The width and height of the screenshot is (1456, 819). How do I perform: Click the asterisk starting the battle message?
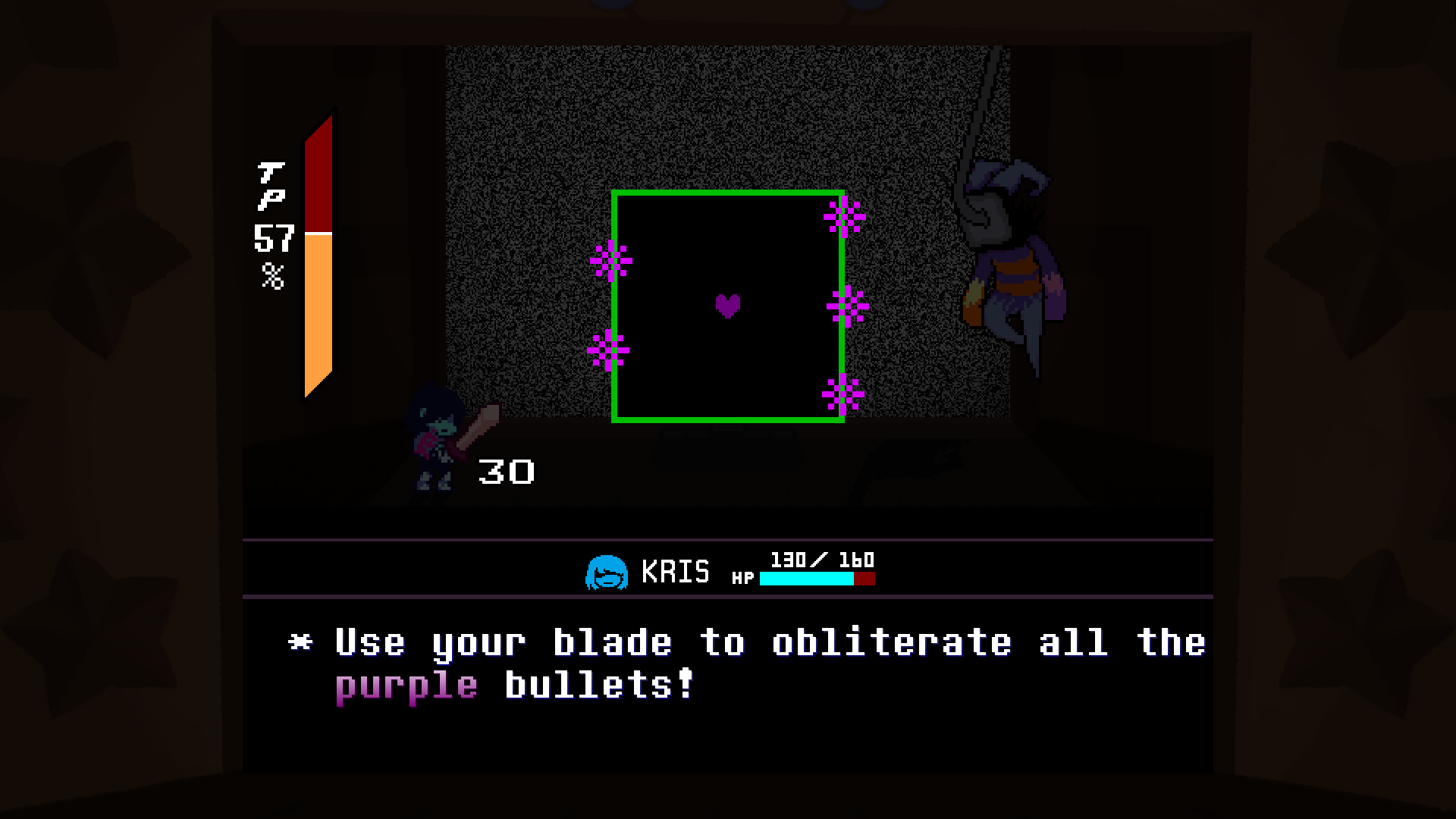point(302,641)
